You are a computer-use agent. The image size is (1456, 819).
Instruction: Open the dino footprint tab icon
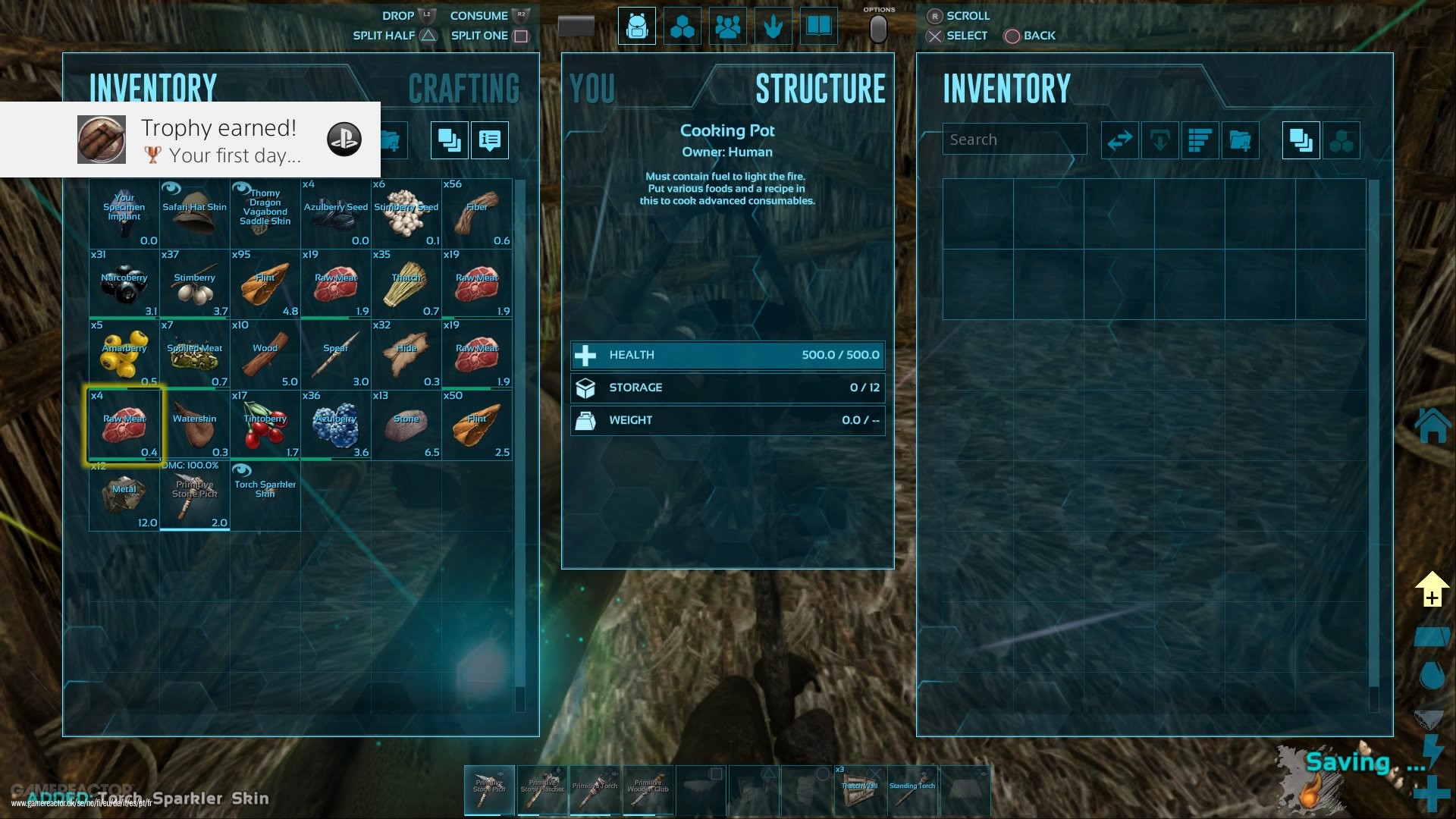click(x=773, y=25)
